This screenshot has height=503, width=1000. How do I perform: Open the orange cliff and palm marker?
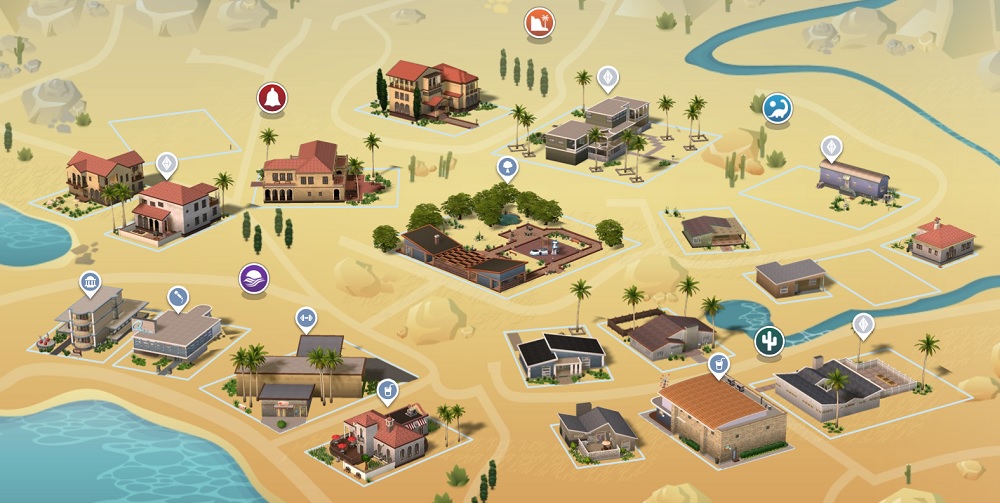click(x=539, y=22)
